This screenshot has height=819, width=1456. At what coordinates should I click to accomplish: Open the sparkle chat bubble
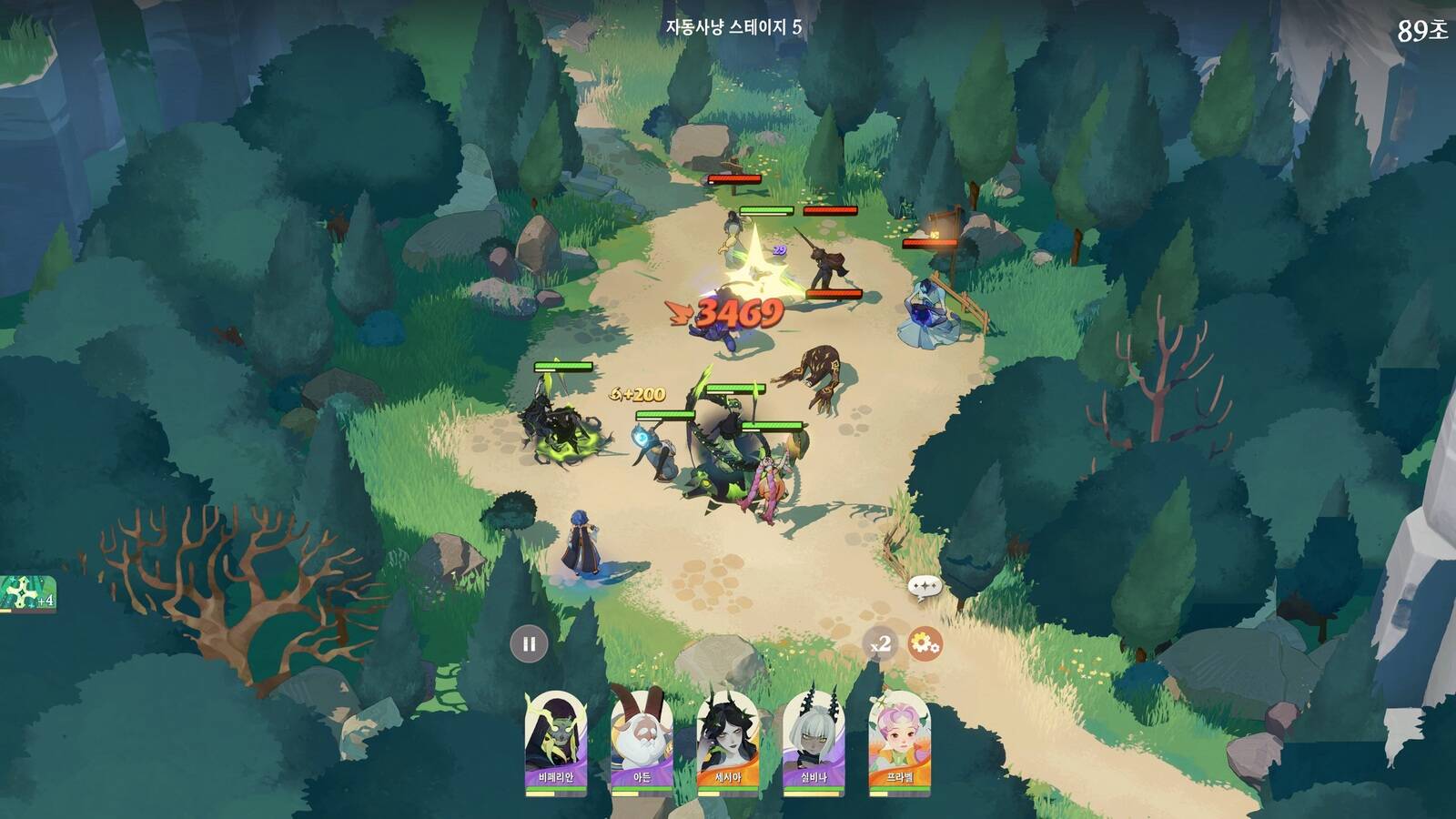click(x=923, y=587)
